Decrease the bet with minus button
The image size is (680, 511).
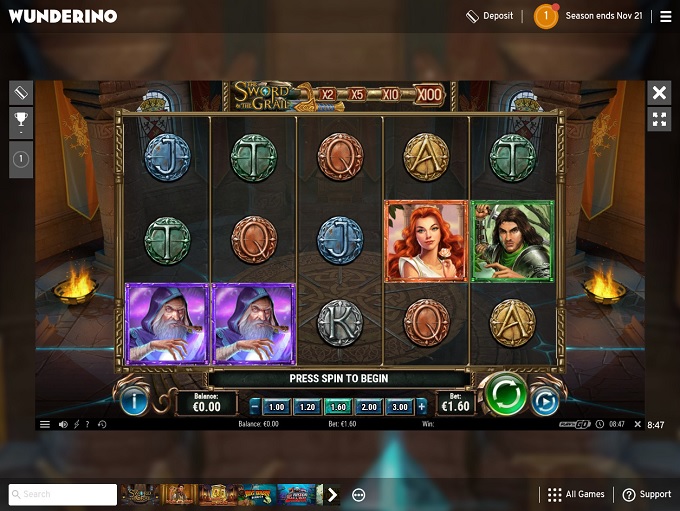(x=255, y=407)
